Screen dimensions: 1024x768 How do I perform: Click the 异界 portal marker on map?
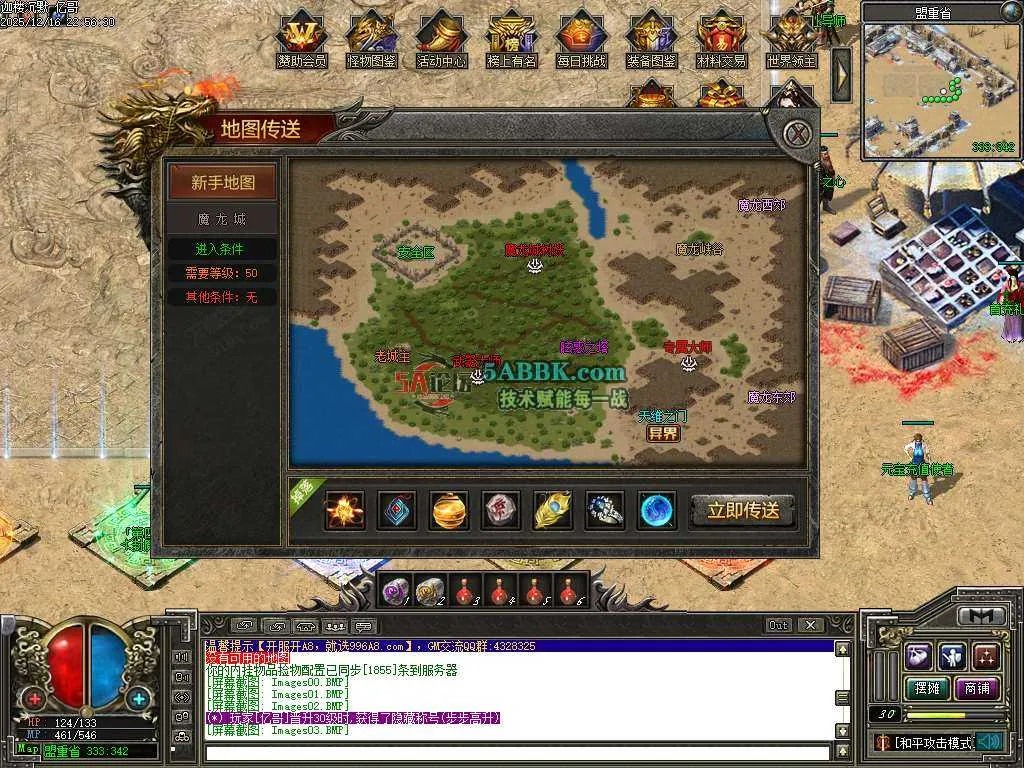[x=662, y=433]
